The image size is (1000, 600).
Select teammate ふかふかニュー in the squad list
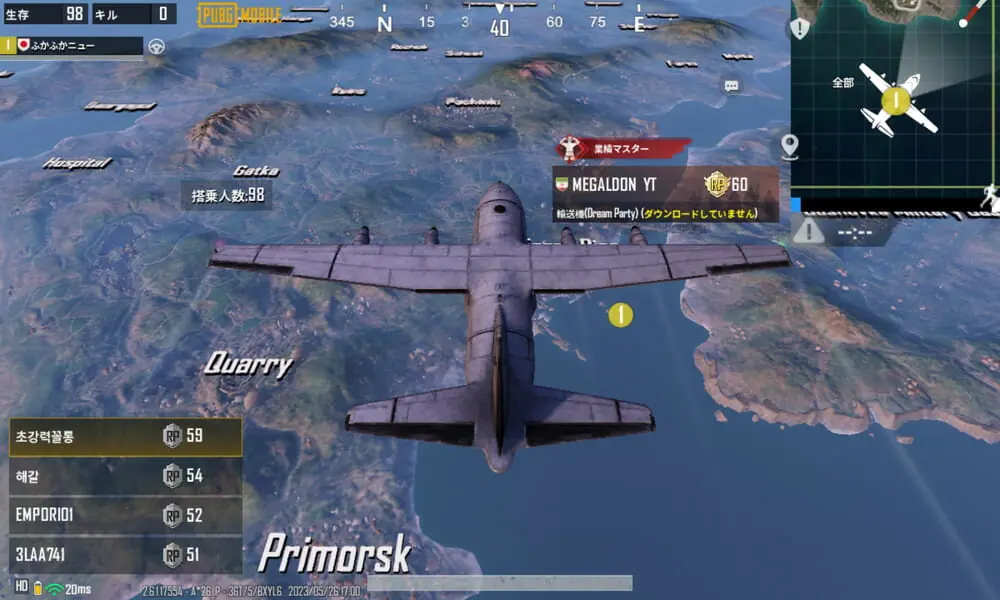pos(75,46)
